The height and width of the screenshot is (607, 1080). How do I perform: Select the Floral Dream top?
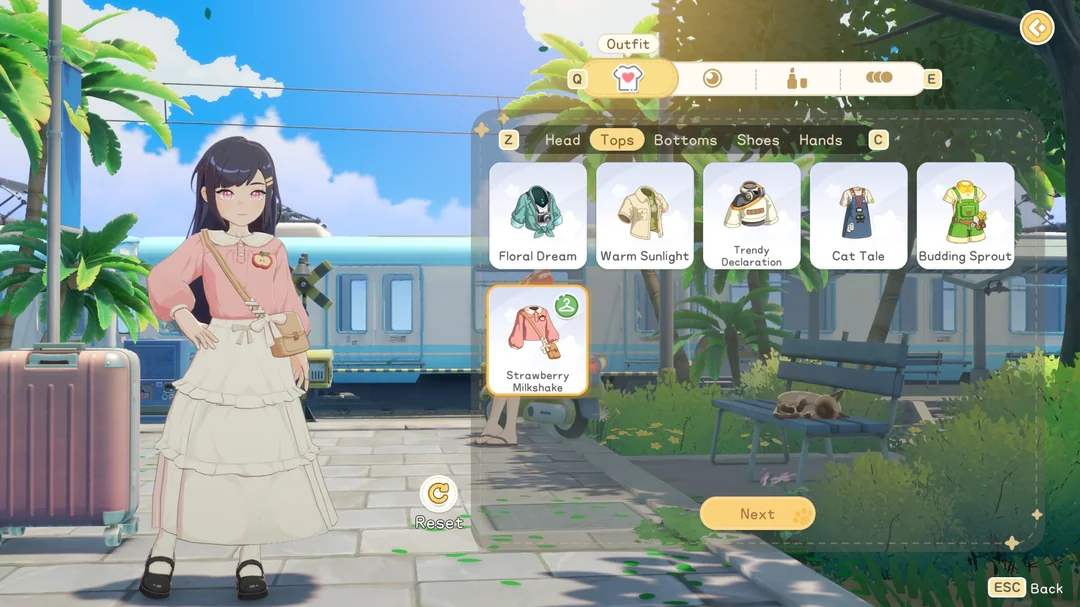click(538, 215)
